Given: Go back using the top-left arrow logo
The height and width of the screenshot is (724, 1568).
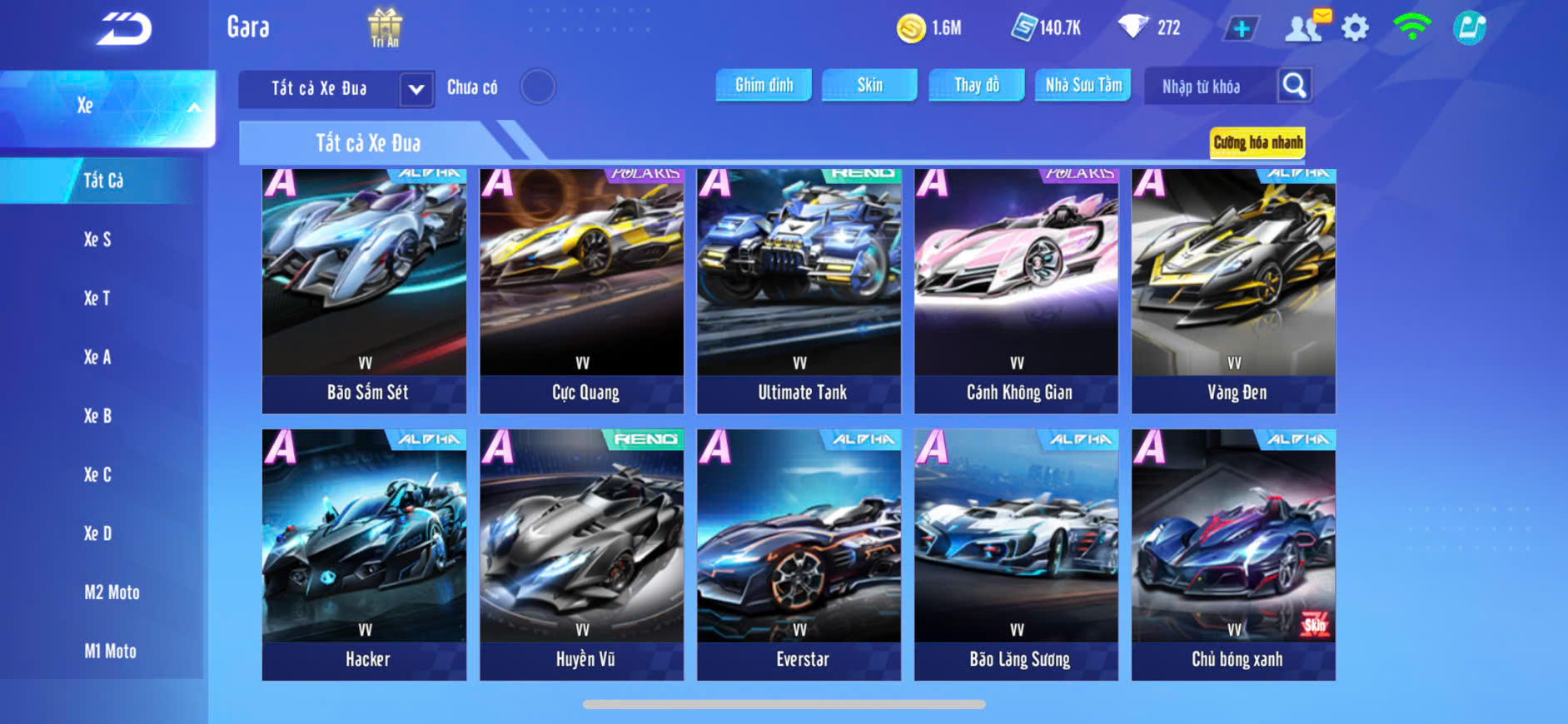Looking at the screenshot, I should [125, 28].
